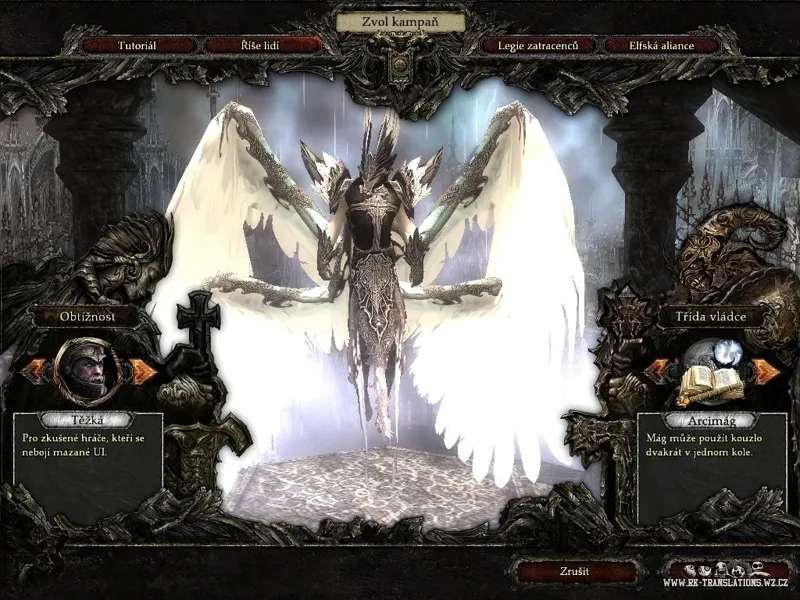Switch to the Legie zatracenců campaign
This screenshot has height=600, width=800.
pyautogui.click(x=538, y=45)
